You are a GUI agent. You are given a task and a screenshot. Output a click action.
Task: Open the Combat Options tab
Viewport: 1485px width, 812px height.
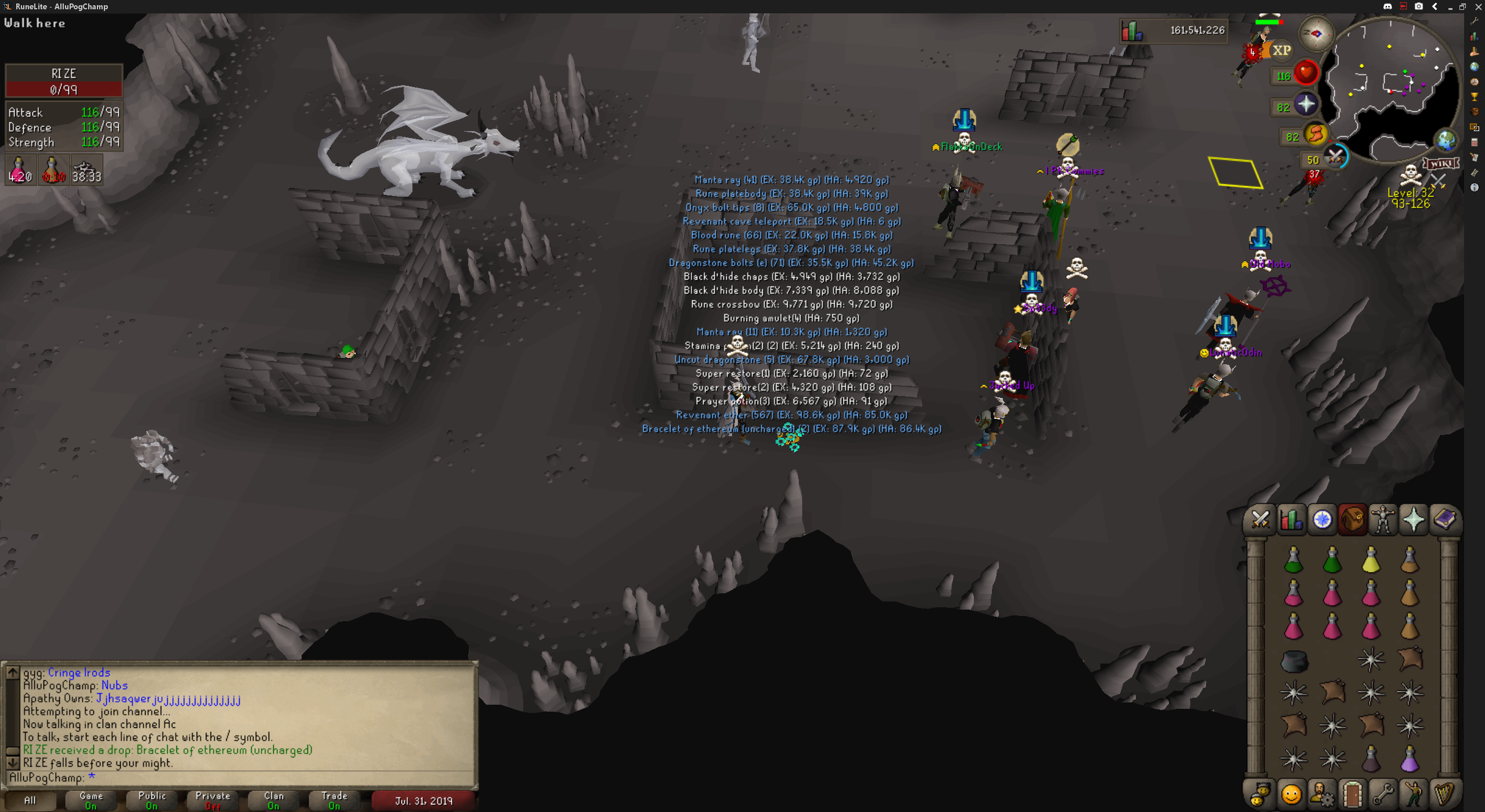point(1261,519)
